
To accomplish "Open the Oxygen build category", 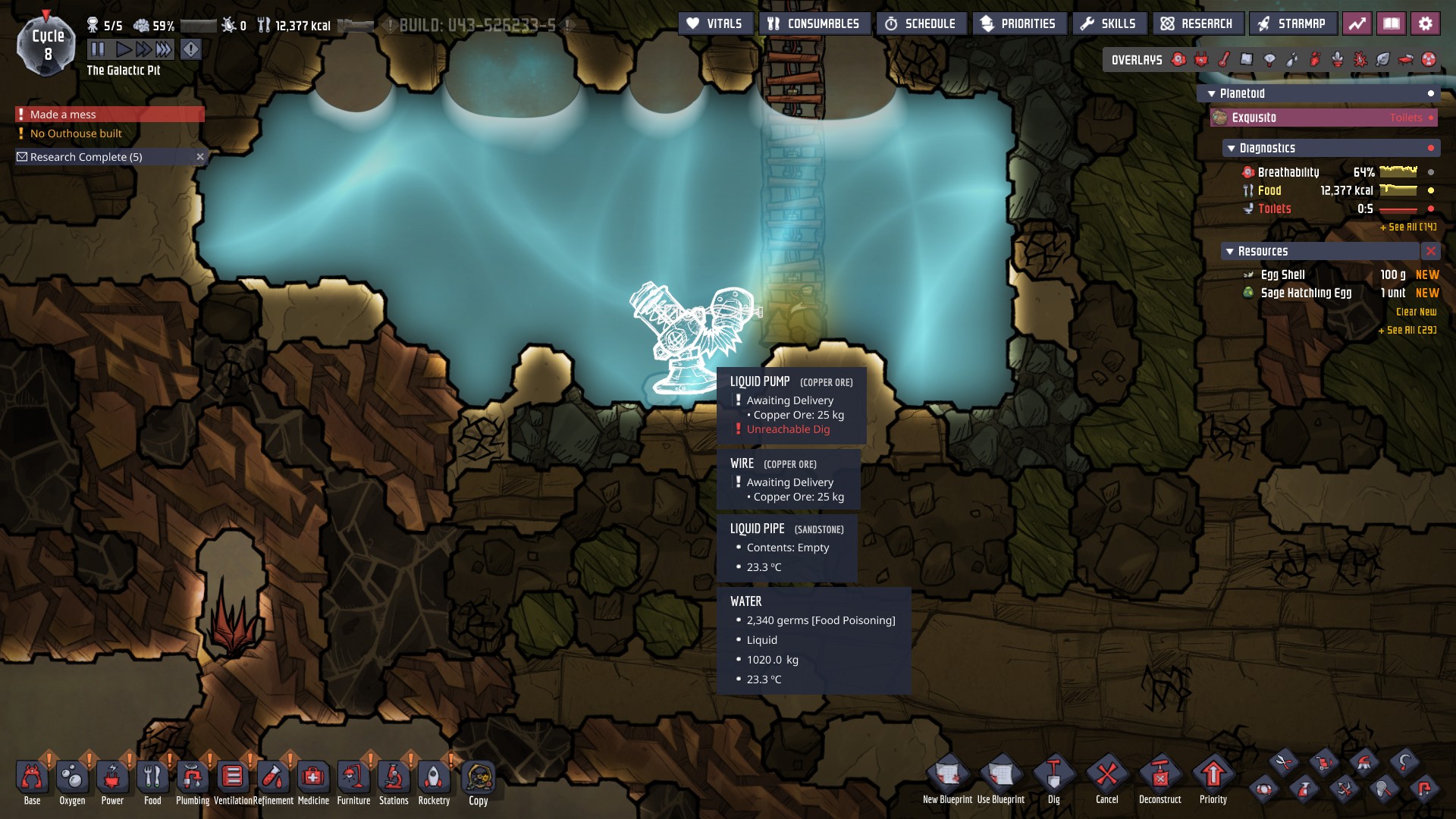I will [x=72, y=778].
